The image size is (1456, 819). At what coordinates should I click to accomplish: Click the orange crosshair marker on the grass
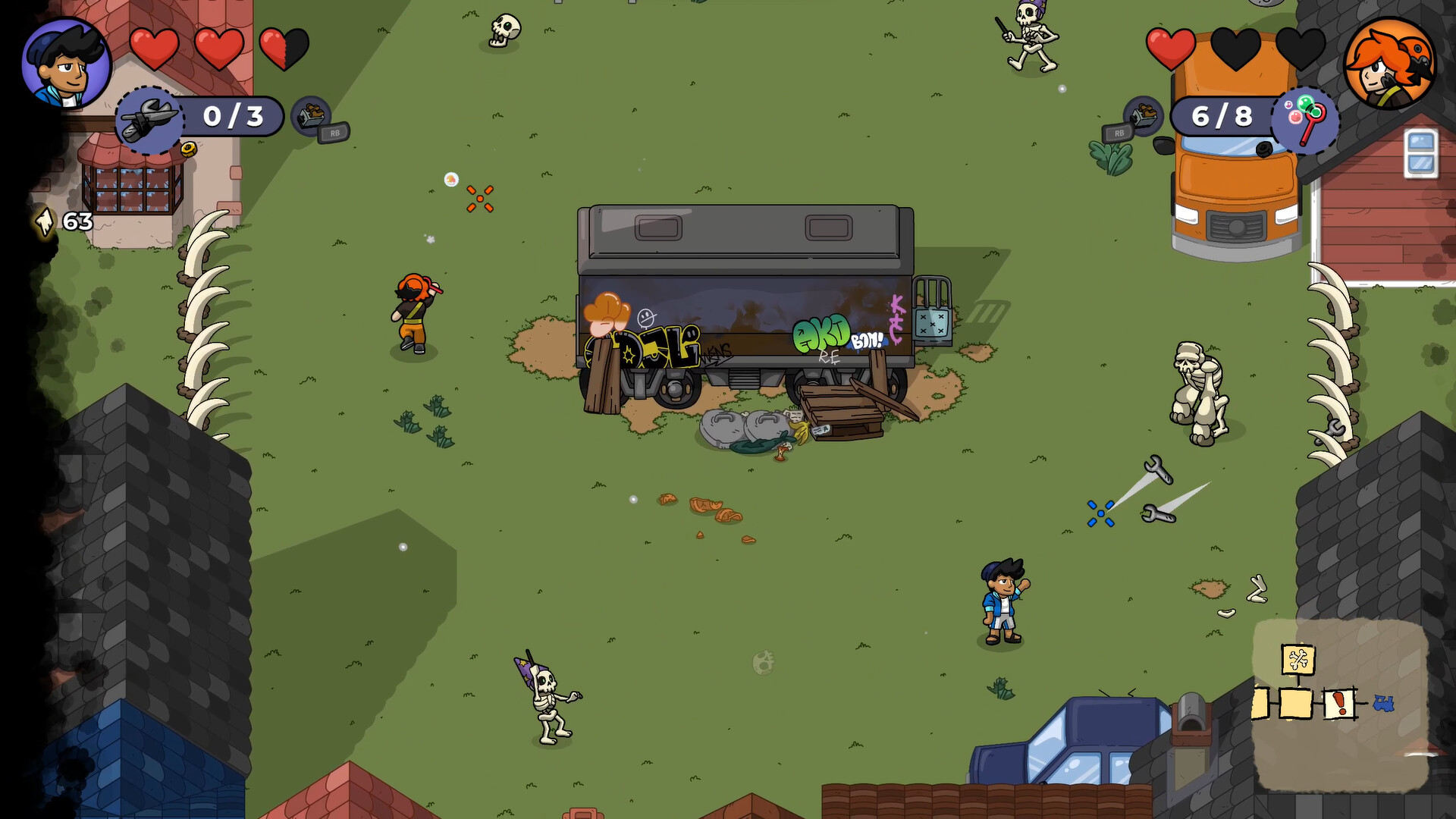pos(479,199)
